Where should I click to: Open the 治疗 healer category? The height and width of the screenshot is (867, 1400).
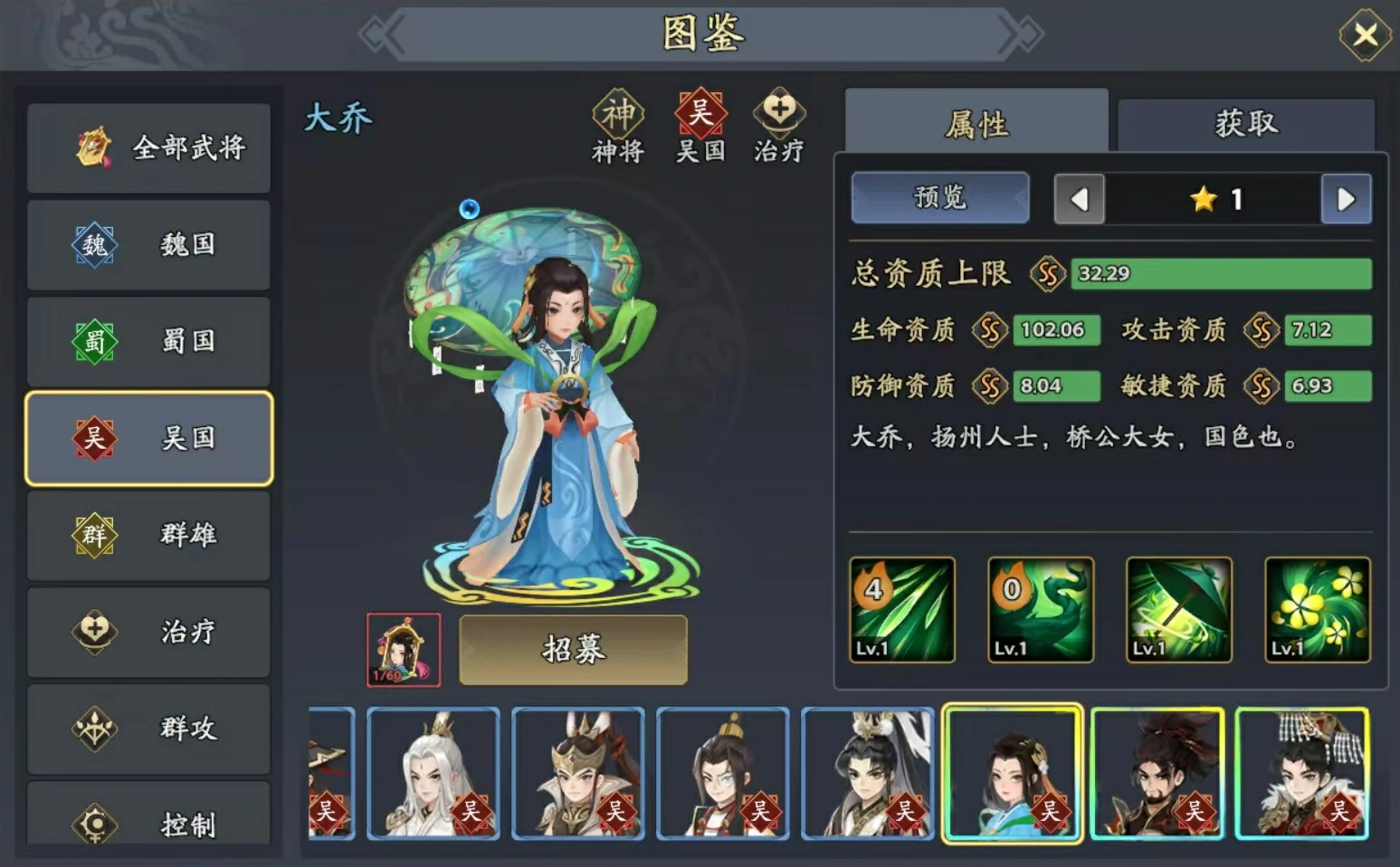(x=149, y=632)
